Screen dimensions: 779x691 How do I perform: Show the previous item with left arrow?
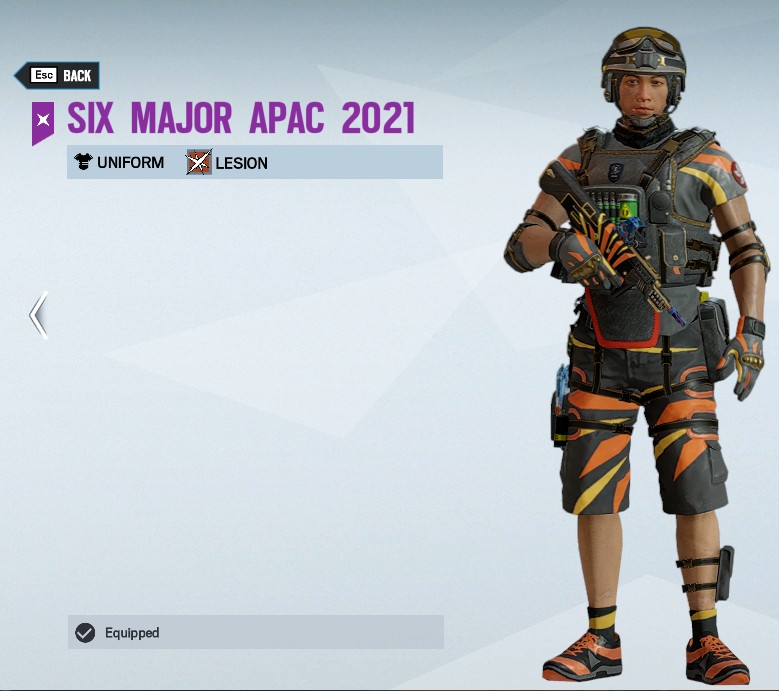pyautogui.click(x=38, y=315)
